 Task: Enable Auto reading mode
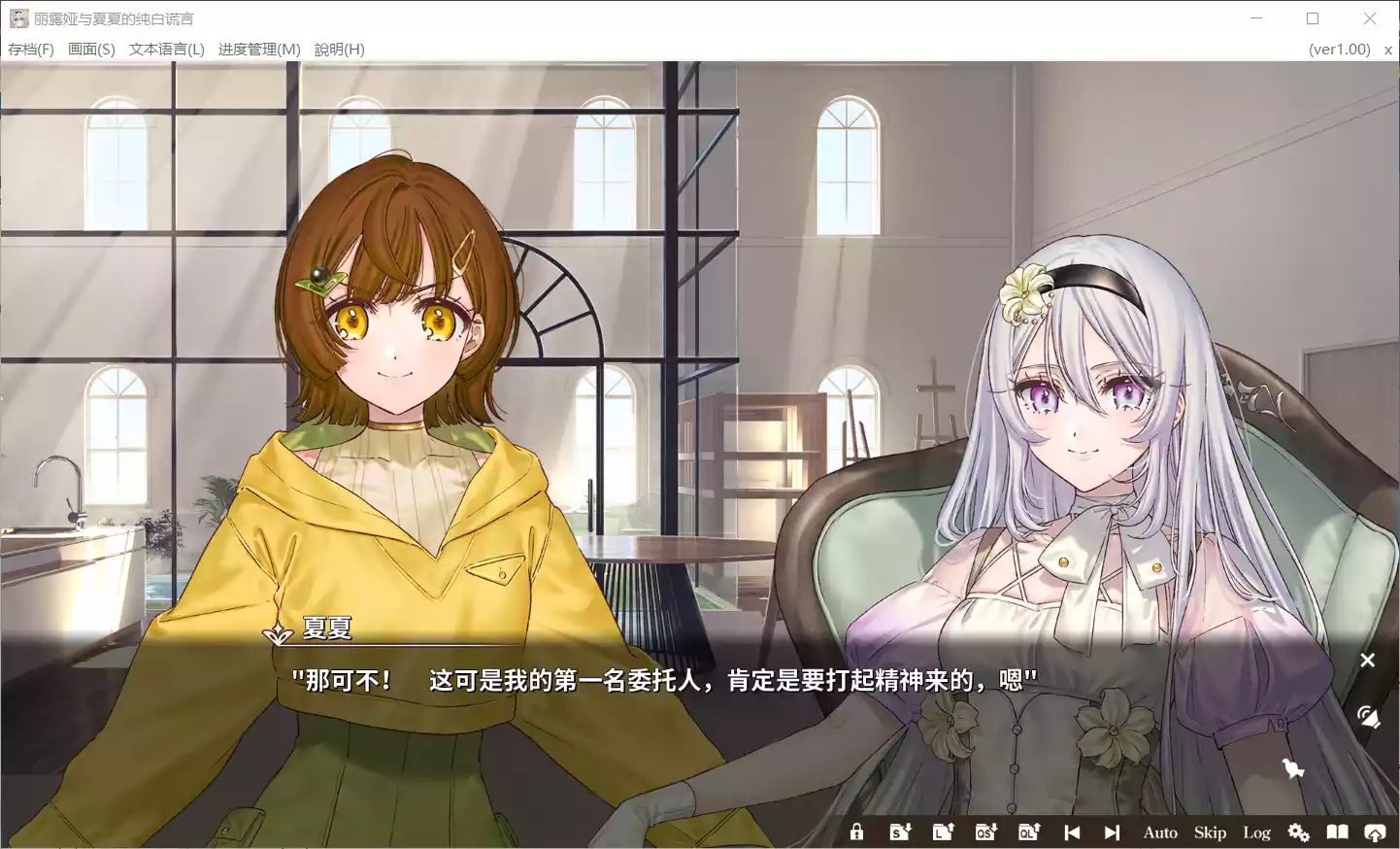[1159, 832]
